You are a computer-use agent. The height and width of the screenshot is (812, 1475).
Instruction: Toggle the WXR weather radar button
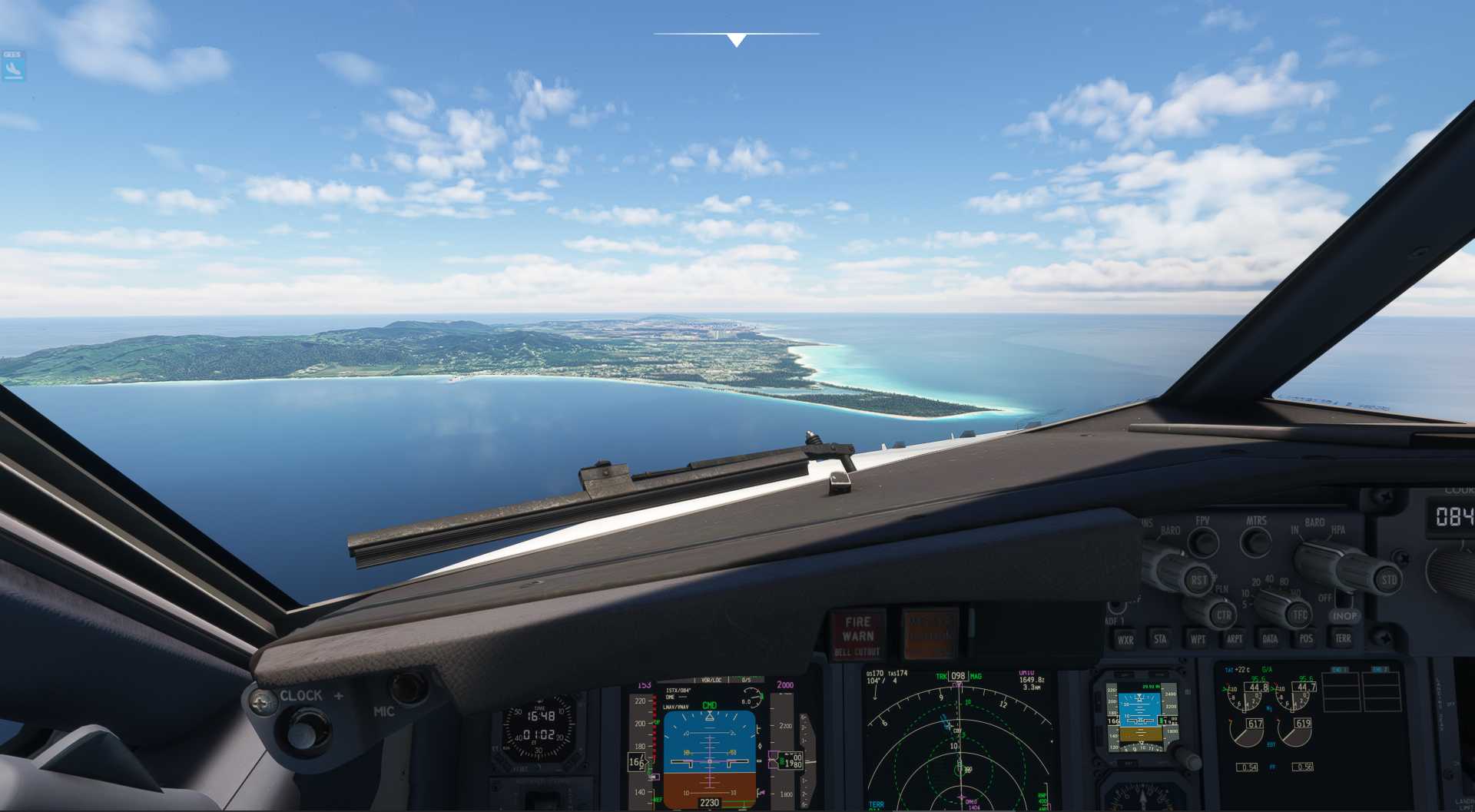coord(1125,639)
